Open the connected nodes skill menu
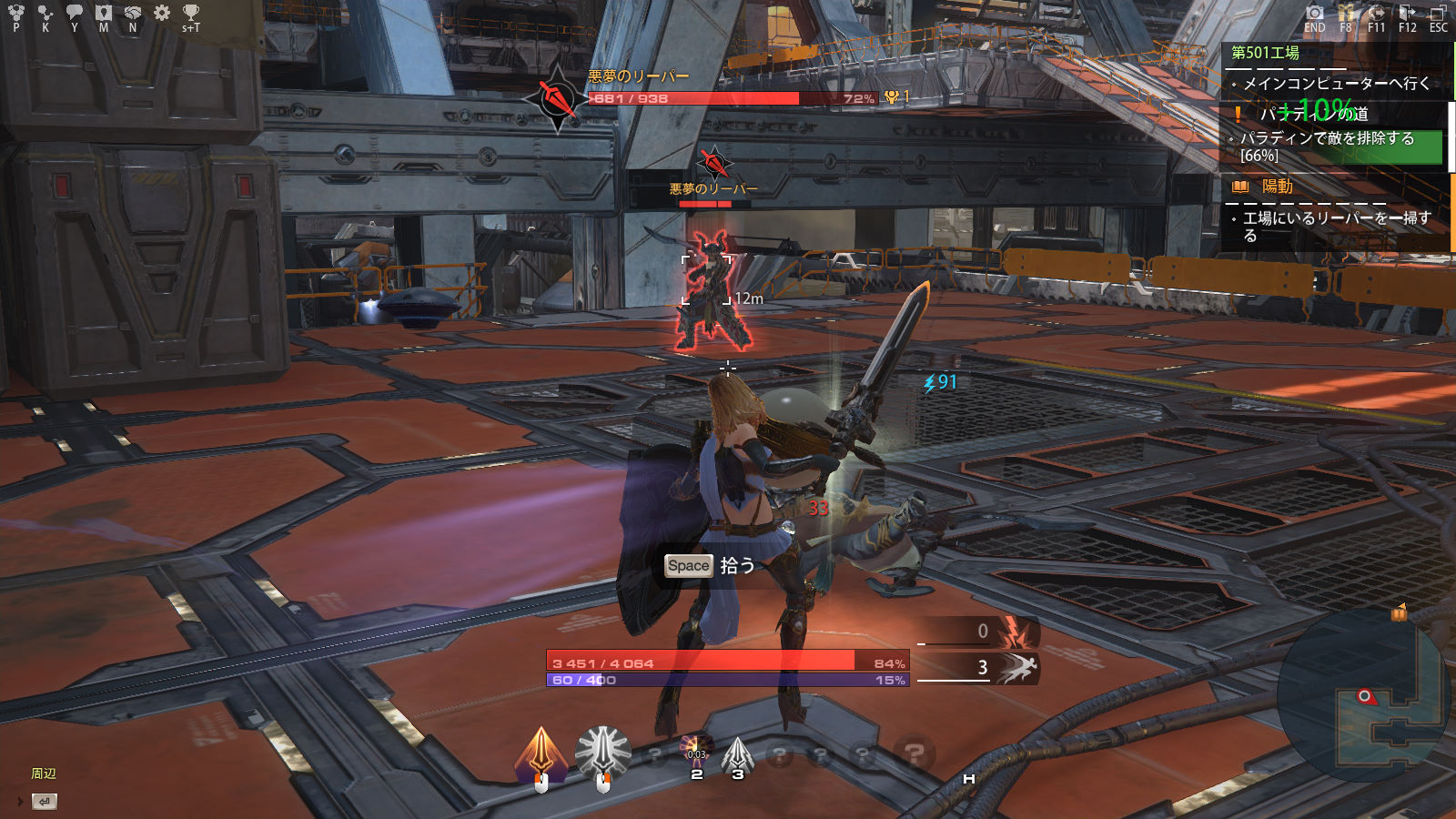The height and width of the screenshot is (819, 1456). [x=45, y=13]
